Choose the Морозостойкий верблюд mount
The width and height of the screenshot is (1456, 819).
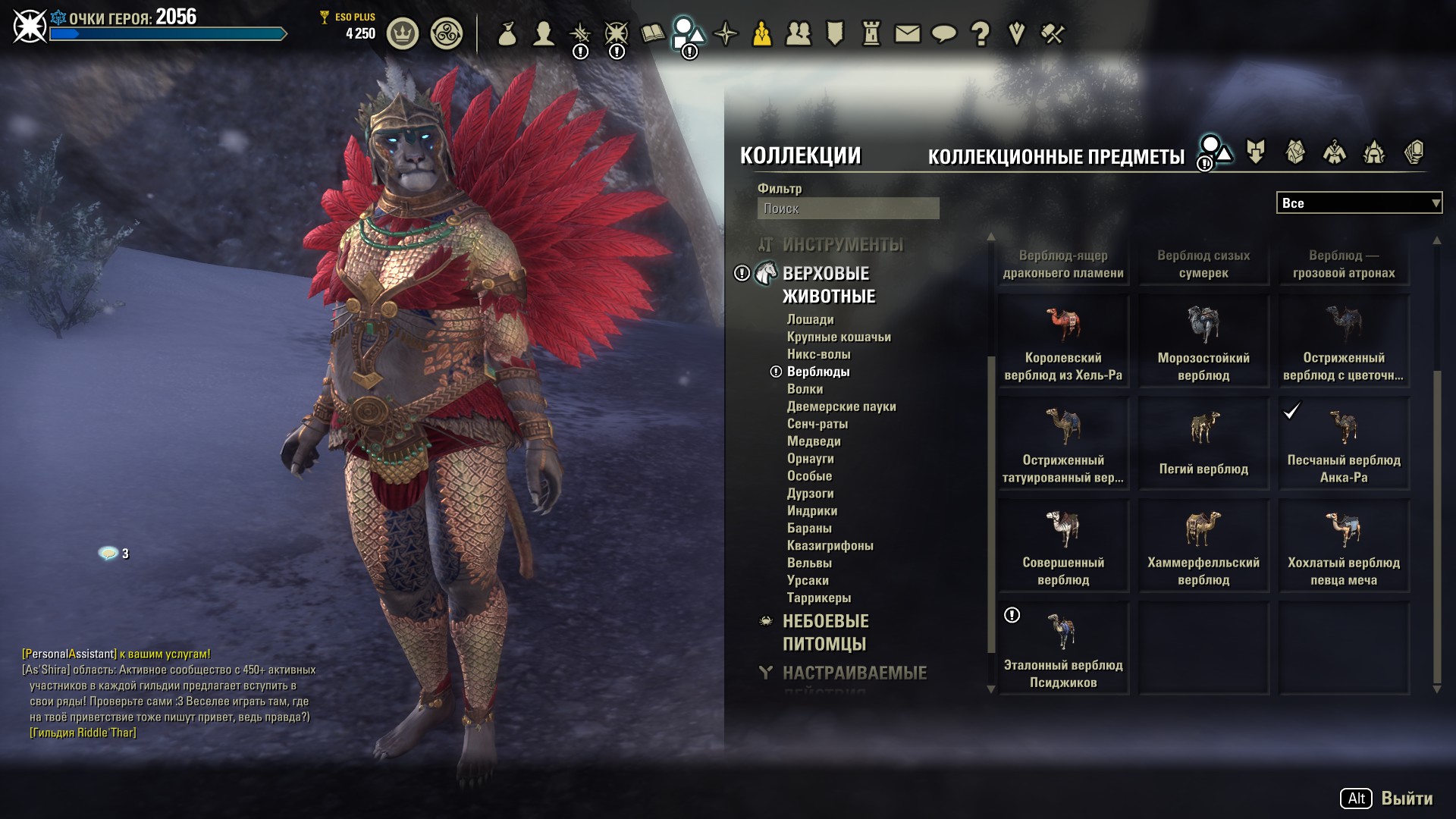pos(1203,343)
